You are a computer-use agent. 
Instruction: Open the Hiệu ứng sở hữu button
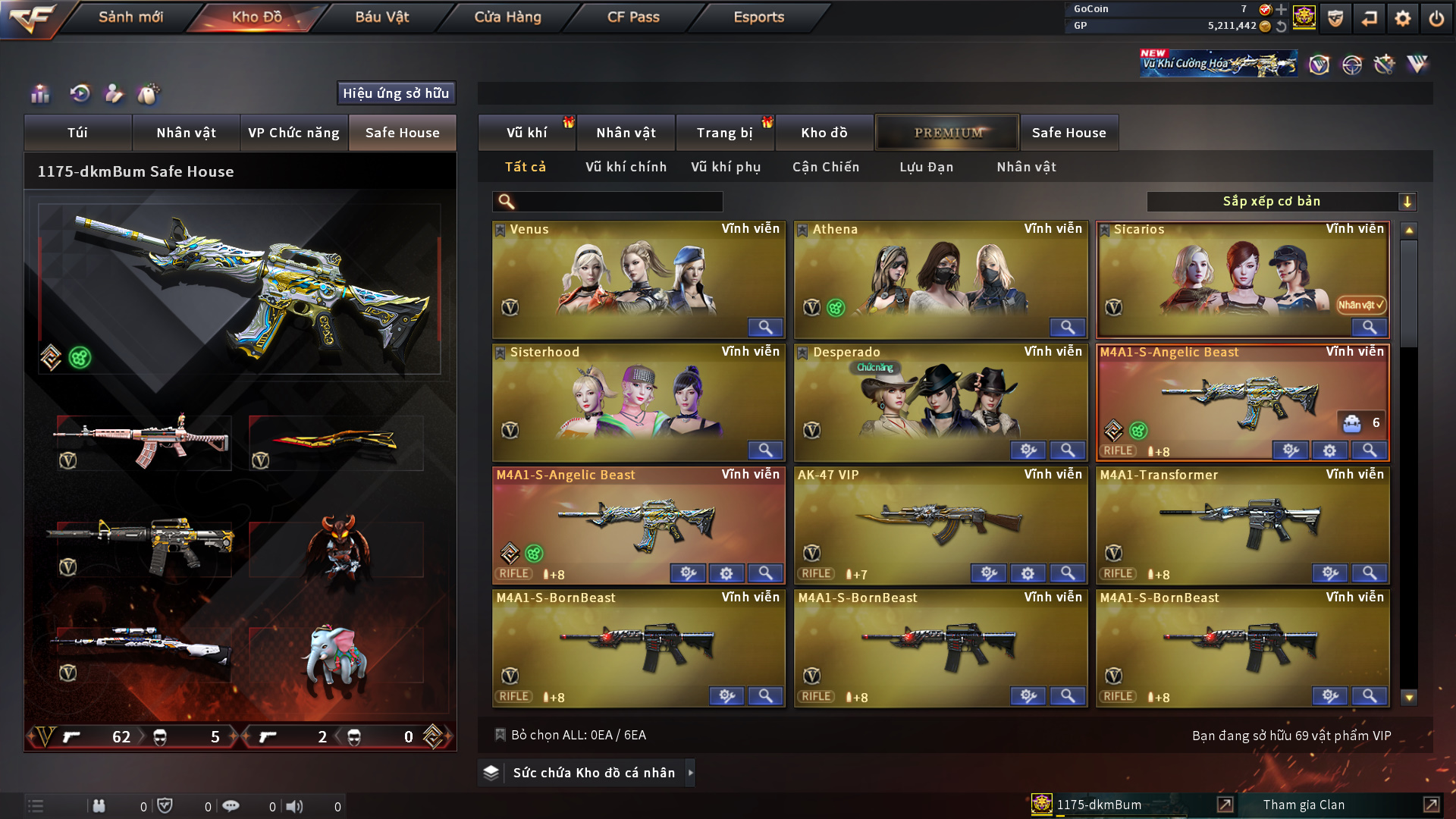click(x=396, y=93)
